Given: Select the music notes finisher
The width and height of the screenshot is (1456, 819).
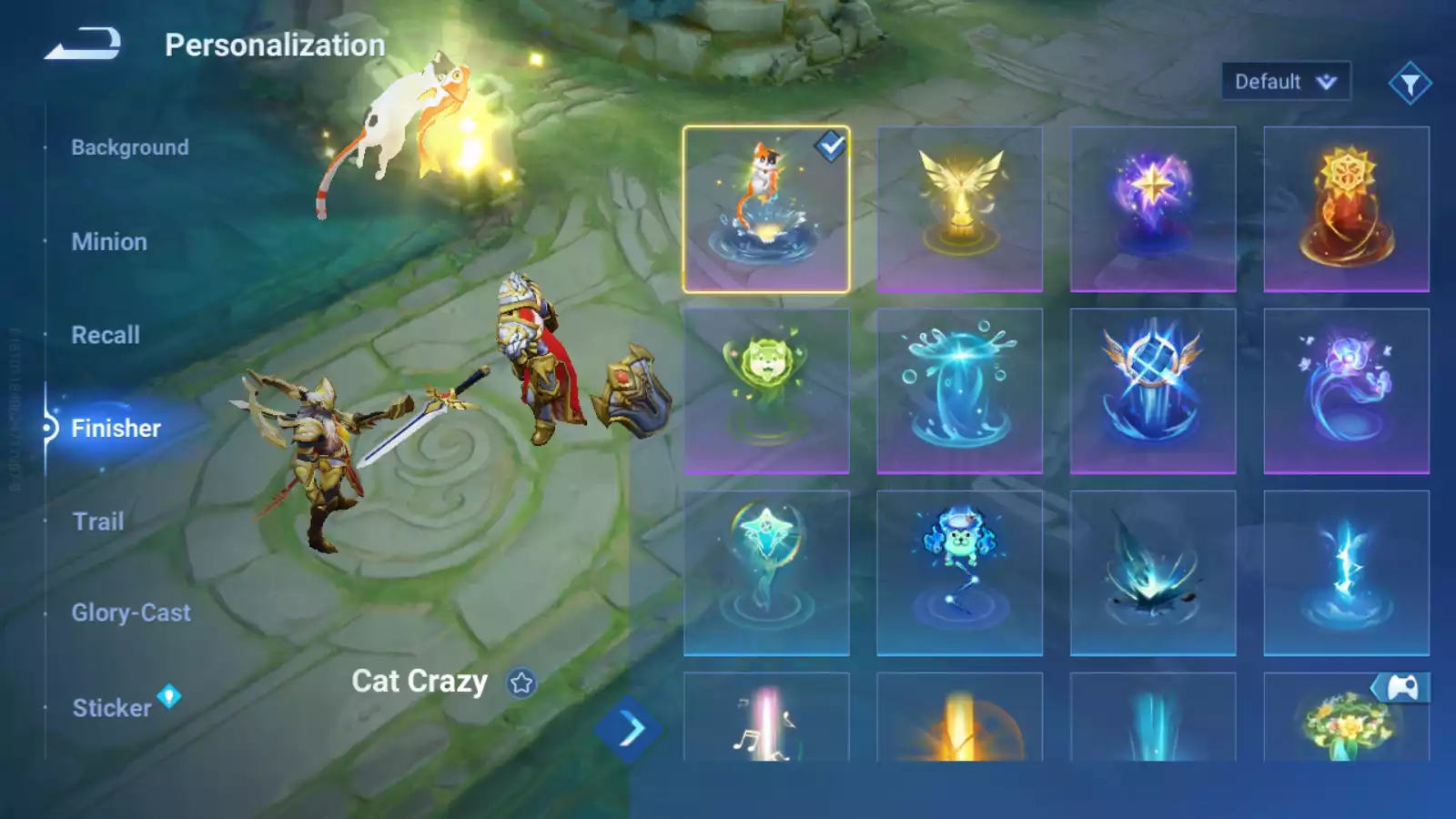Looking at the screenshot, I should (x=766, y=719).
